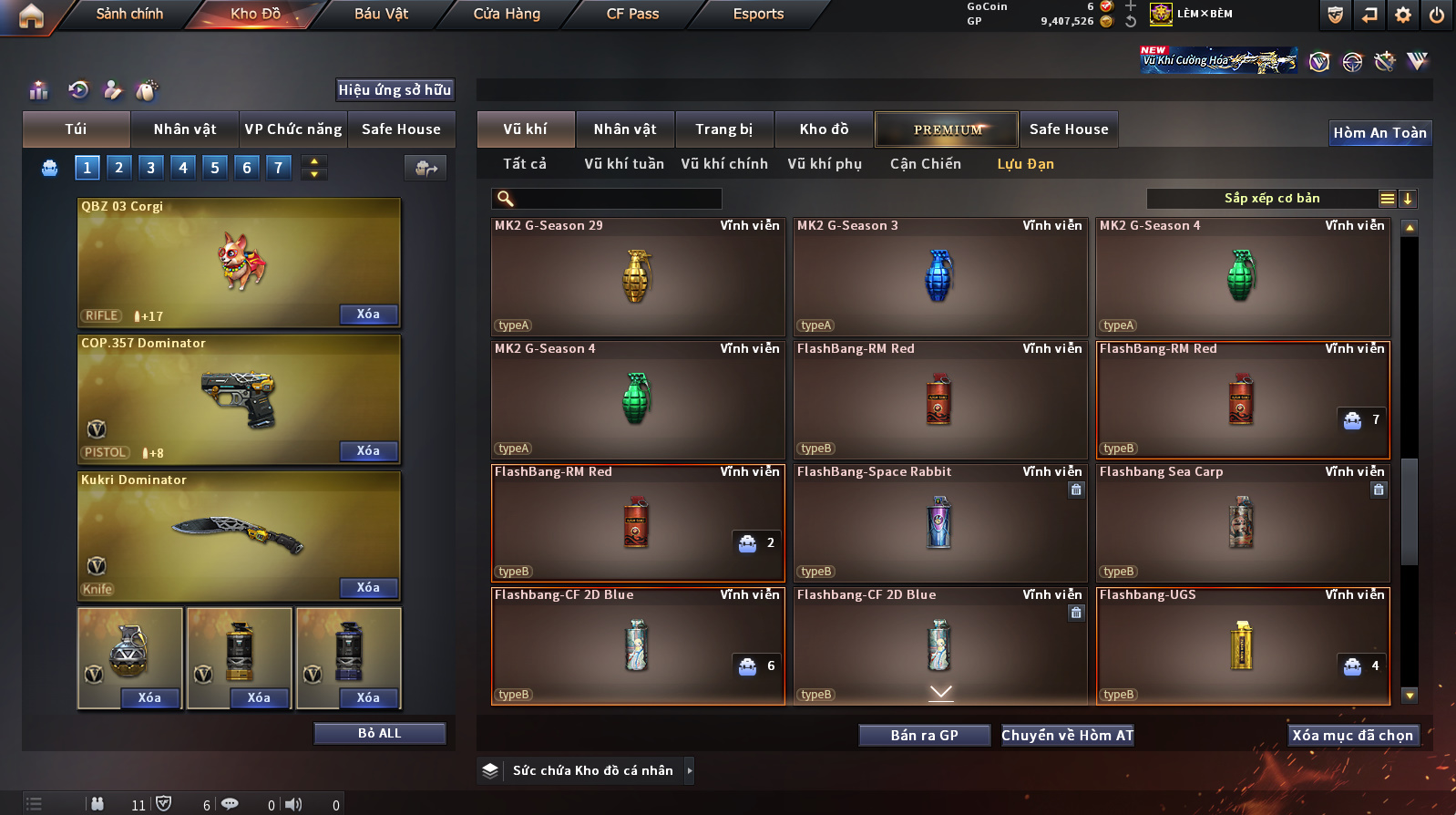Switch to the Nhân vật inventory tab
Screen dimensions: 1456x815
coord(624,129)
